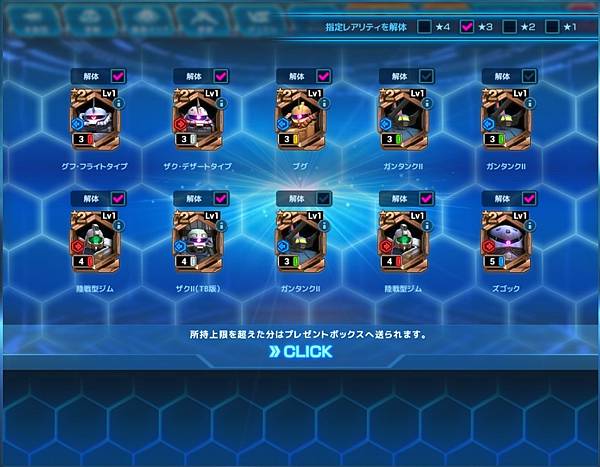Screen dimensions: 600x467
Task: Uncheck the ★3 rarity dismantle checkbox
Action: pyautogui.click(x=467, y=27)
